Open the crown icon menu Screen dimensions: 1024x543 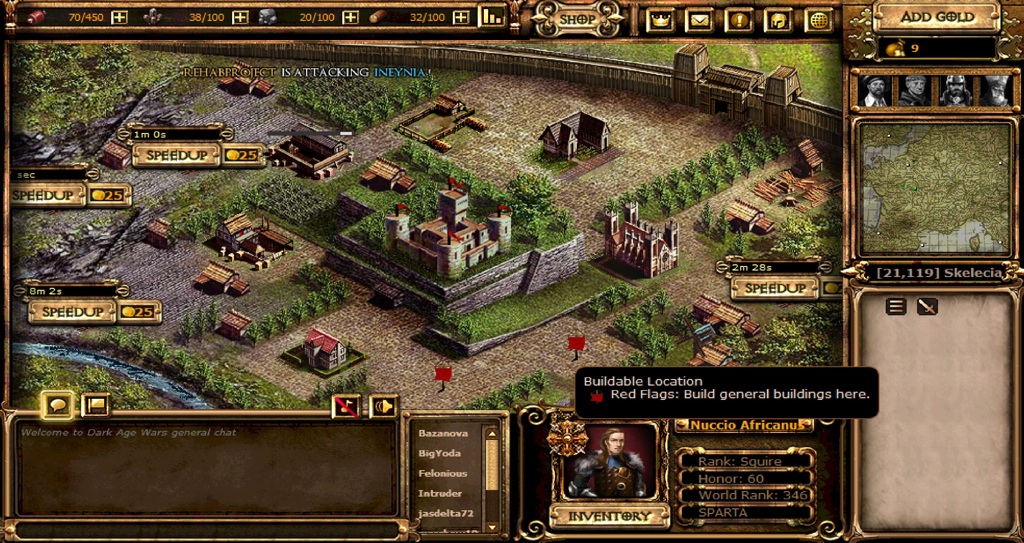[660, 19]
